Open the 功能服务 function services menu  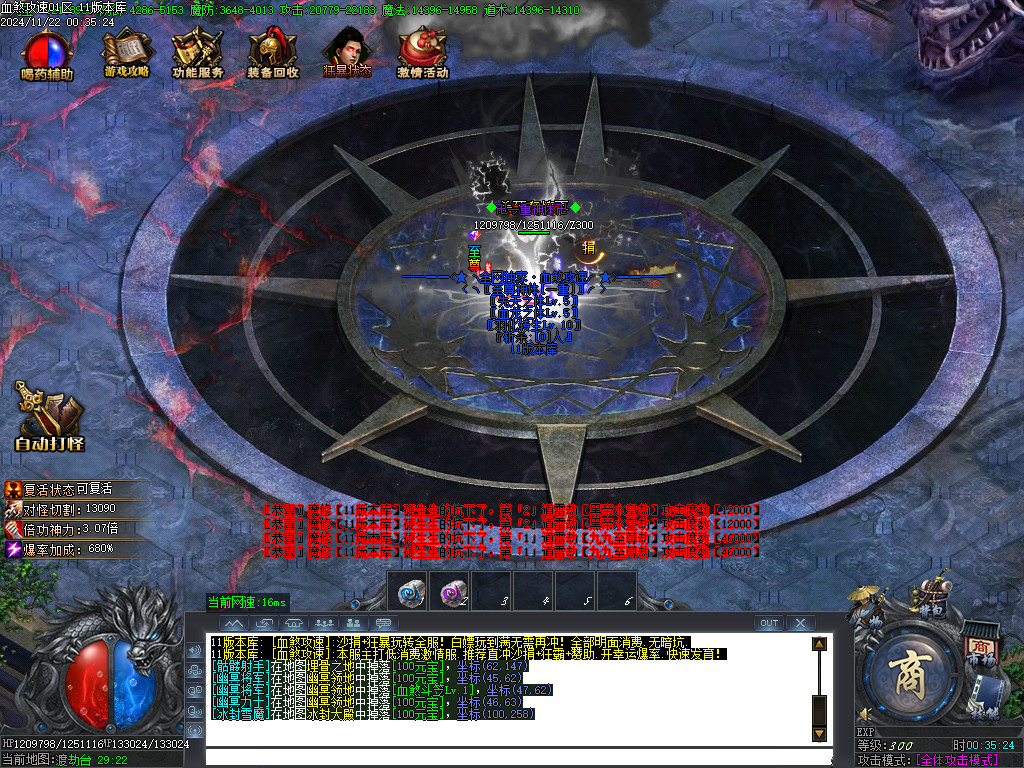click(197, 54)
